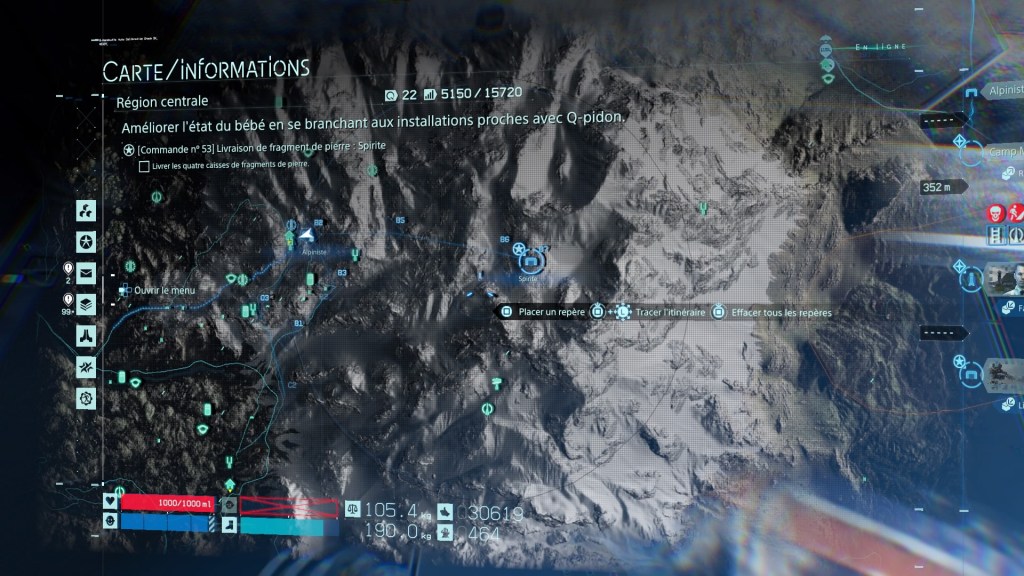Open the envelope mail filter icon
This screenshot has width=1024, height=576.
tap(87, 272)
